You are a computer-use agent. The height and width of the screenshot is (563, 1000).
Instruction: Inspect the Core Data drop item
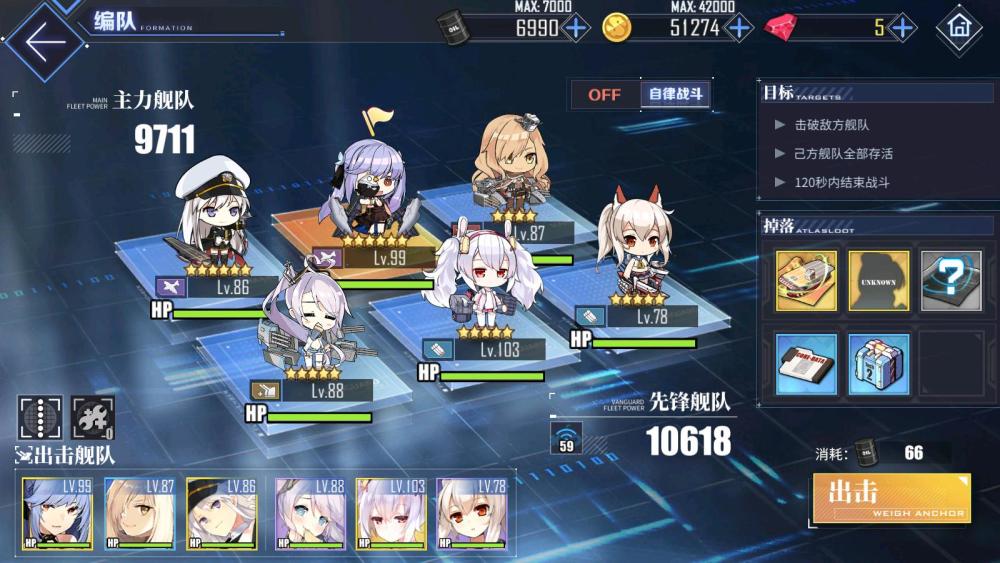click(x=806, y=364)
